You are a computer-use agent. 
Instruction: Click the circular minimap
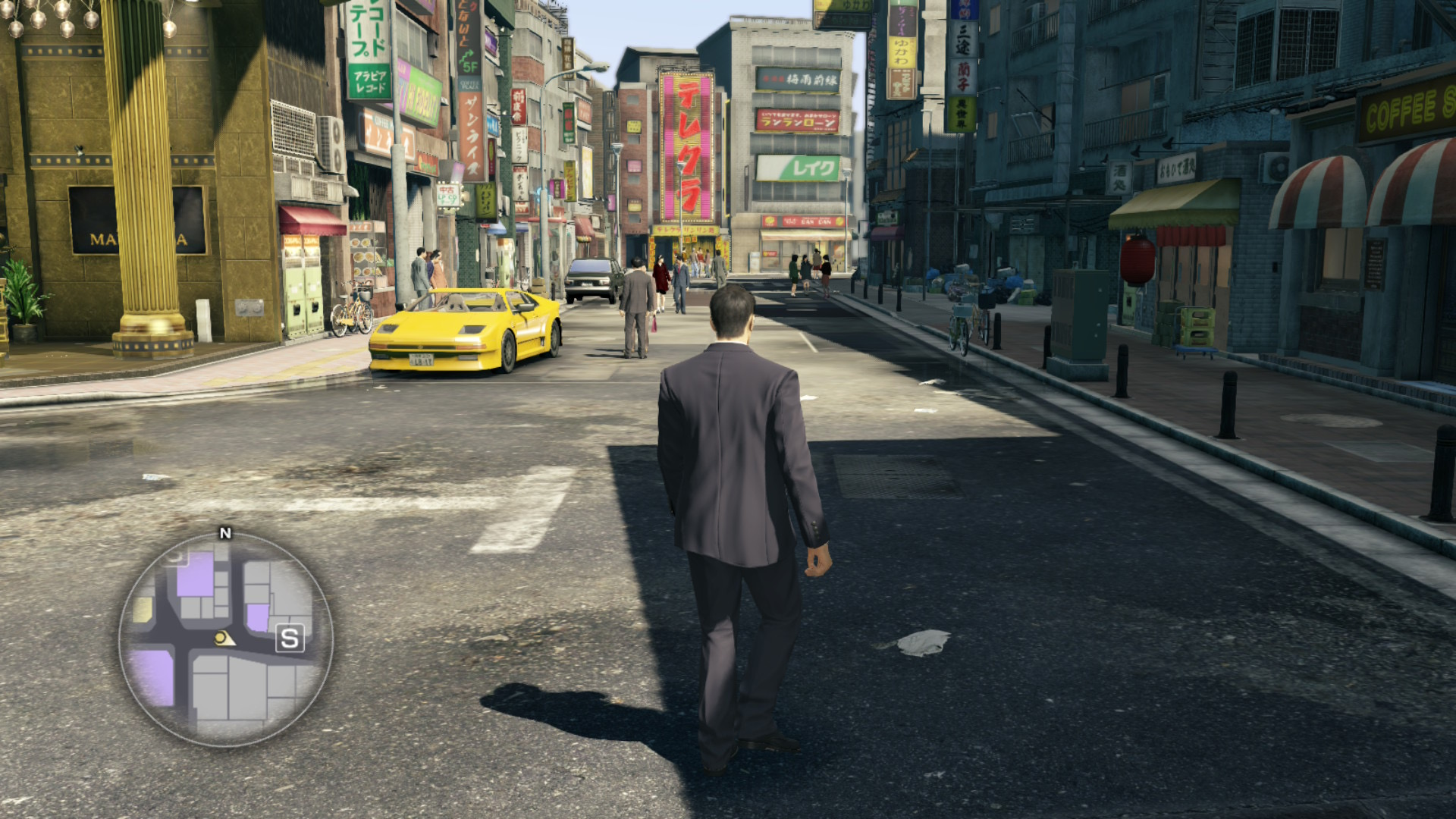225,640
